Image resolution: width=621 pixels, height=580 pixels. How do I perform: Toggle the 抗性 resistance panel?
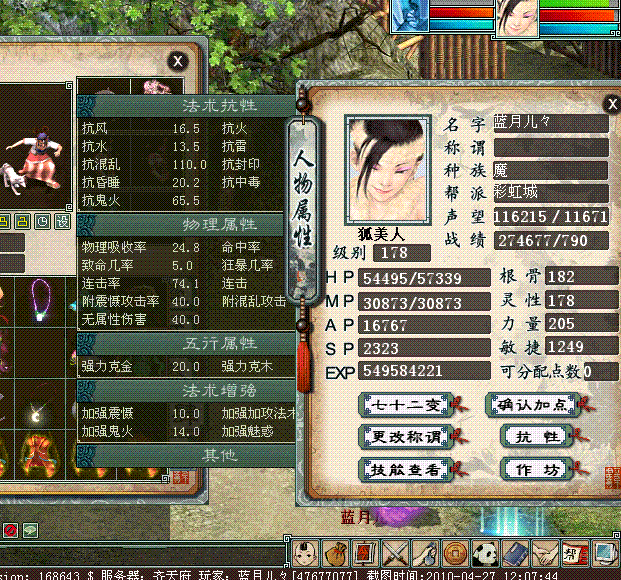pyautogui.click(x=524, y=436)
